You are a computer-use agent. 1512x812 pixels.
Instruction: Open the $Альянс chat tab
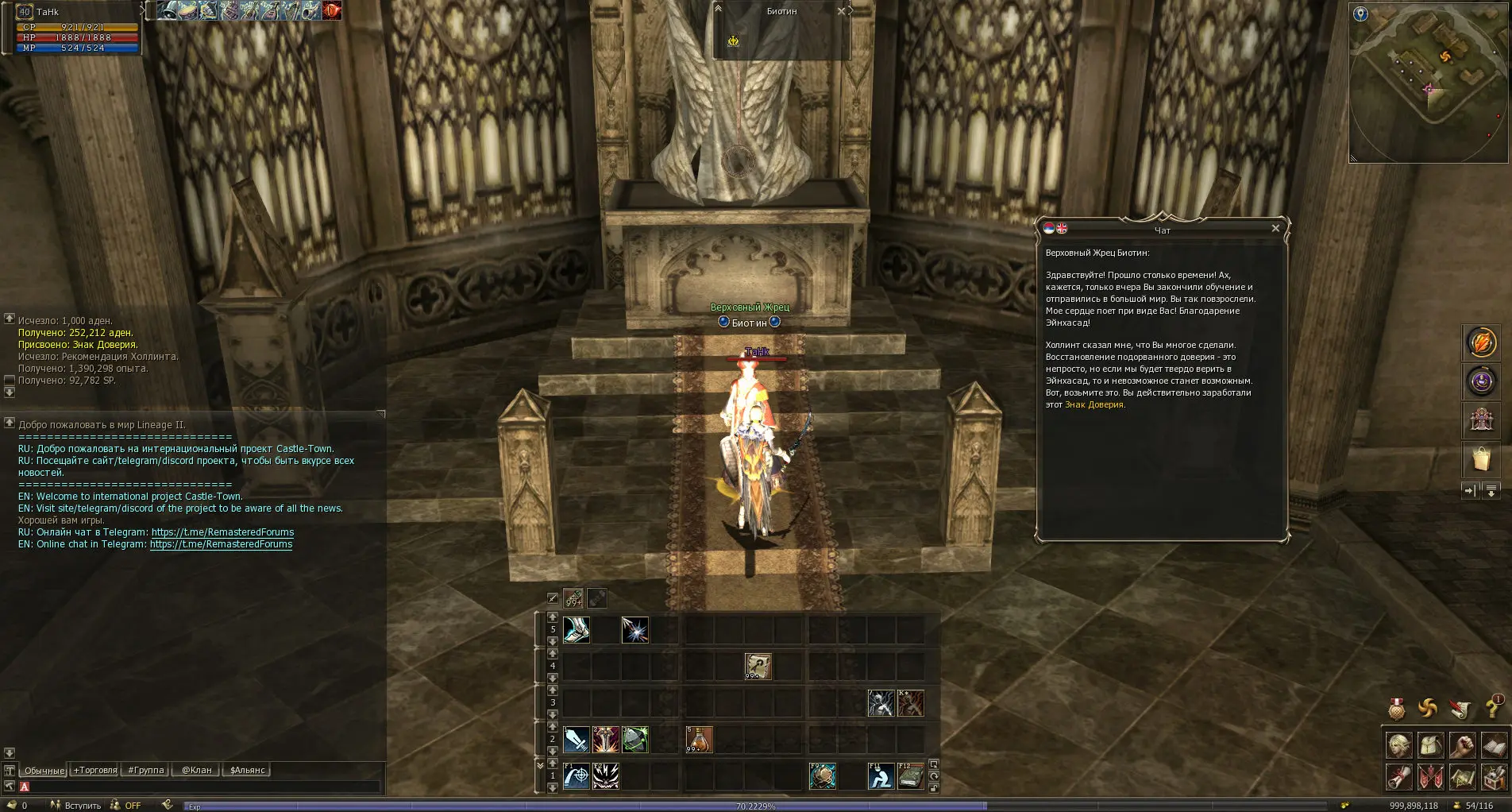click(247, 770)
